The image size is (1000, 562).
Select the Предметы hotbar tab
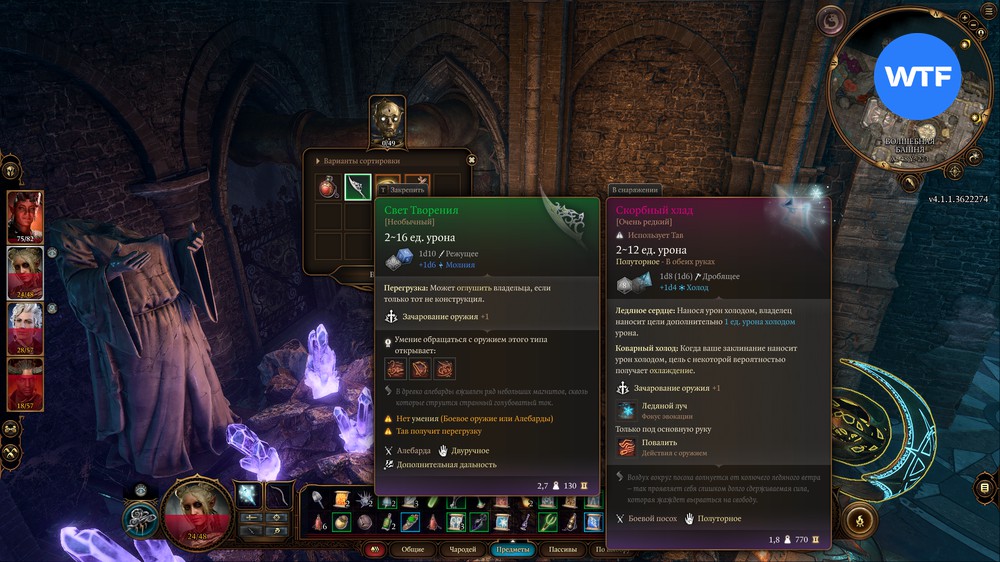click(x=513, y=549)
